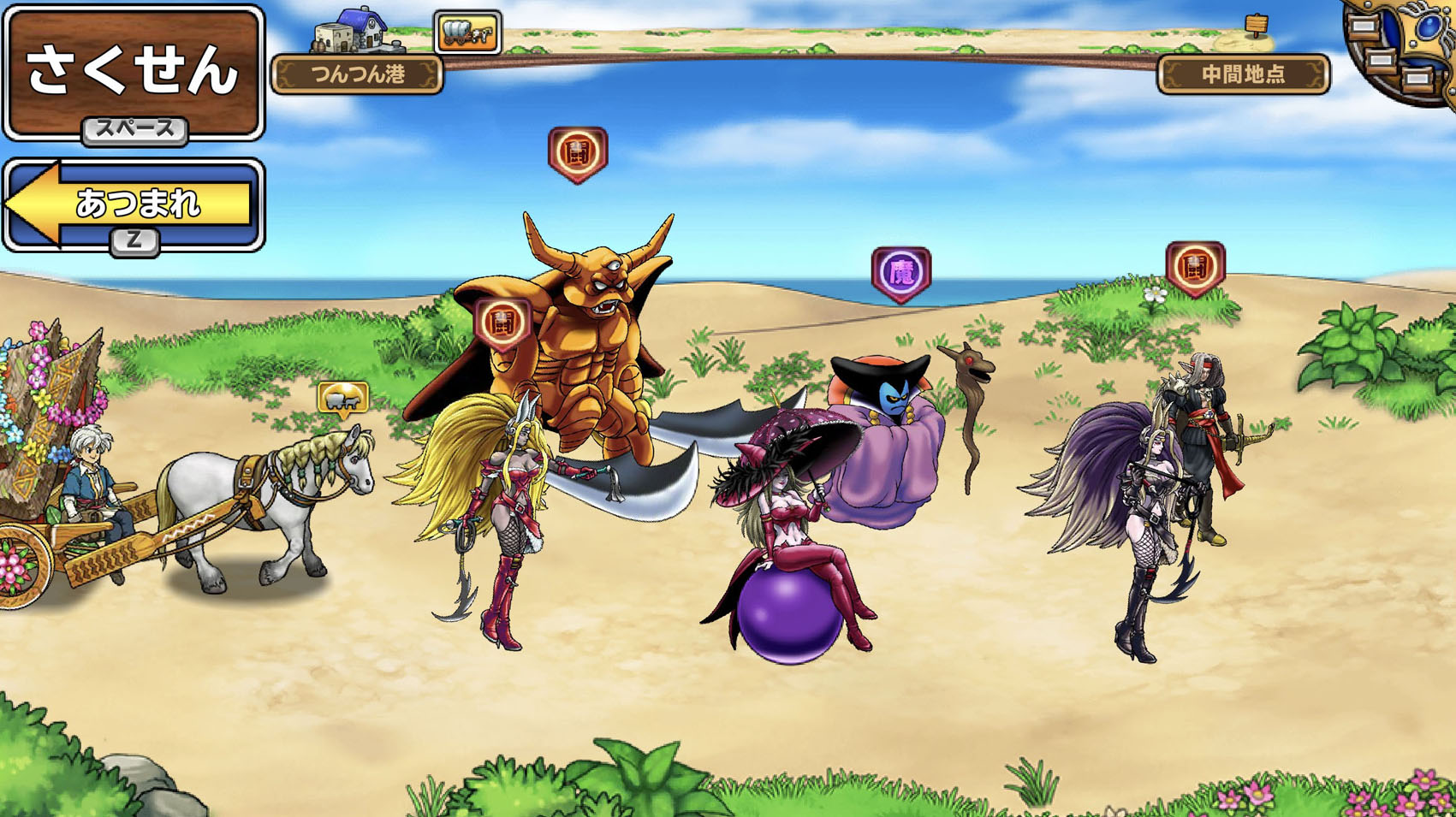Click the golden wagon bubble above the horse

(x=343, y=398)
